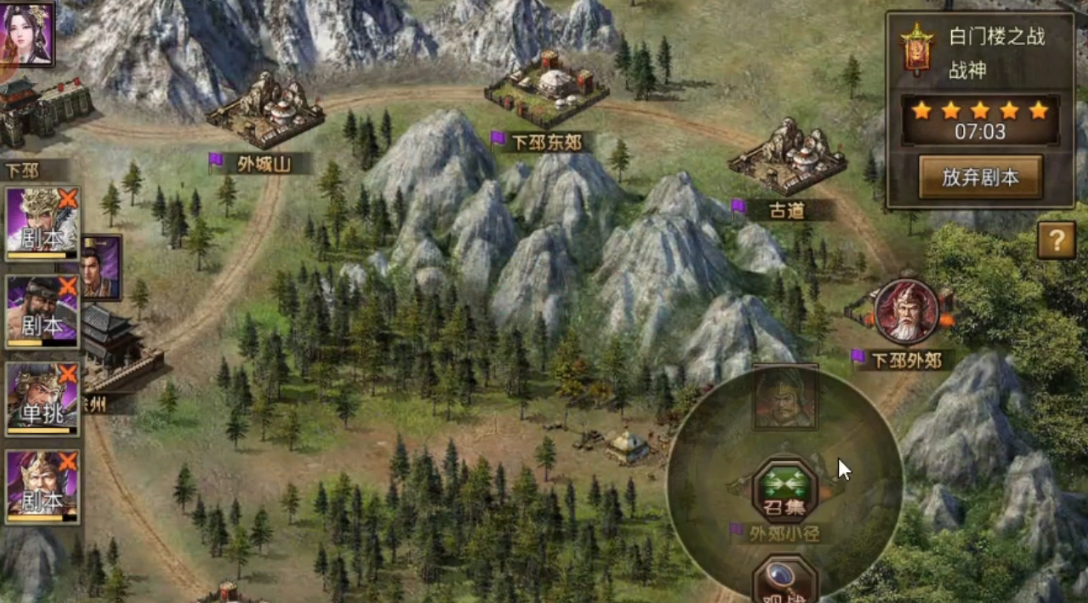1088x603 pixels.
Task: Choose the 观战 magnifying glass spectate button
Action: [785, 583]
